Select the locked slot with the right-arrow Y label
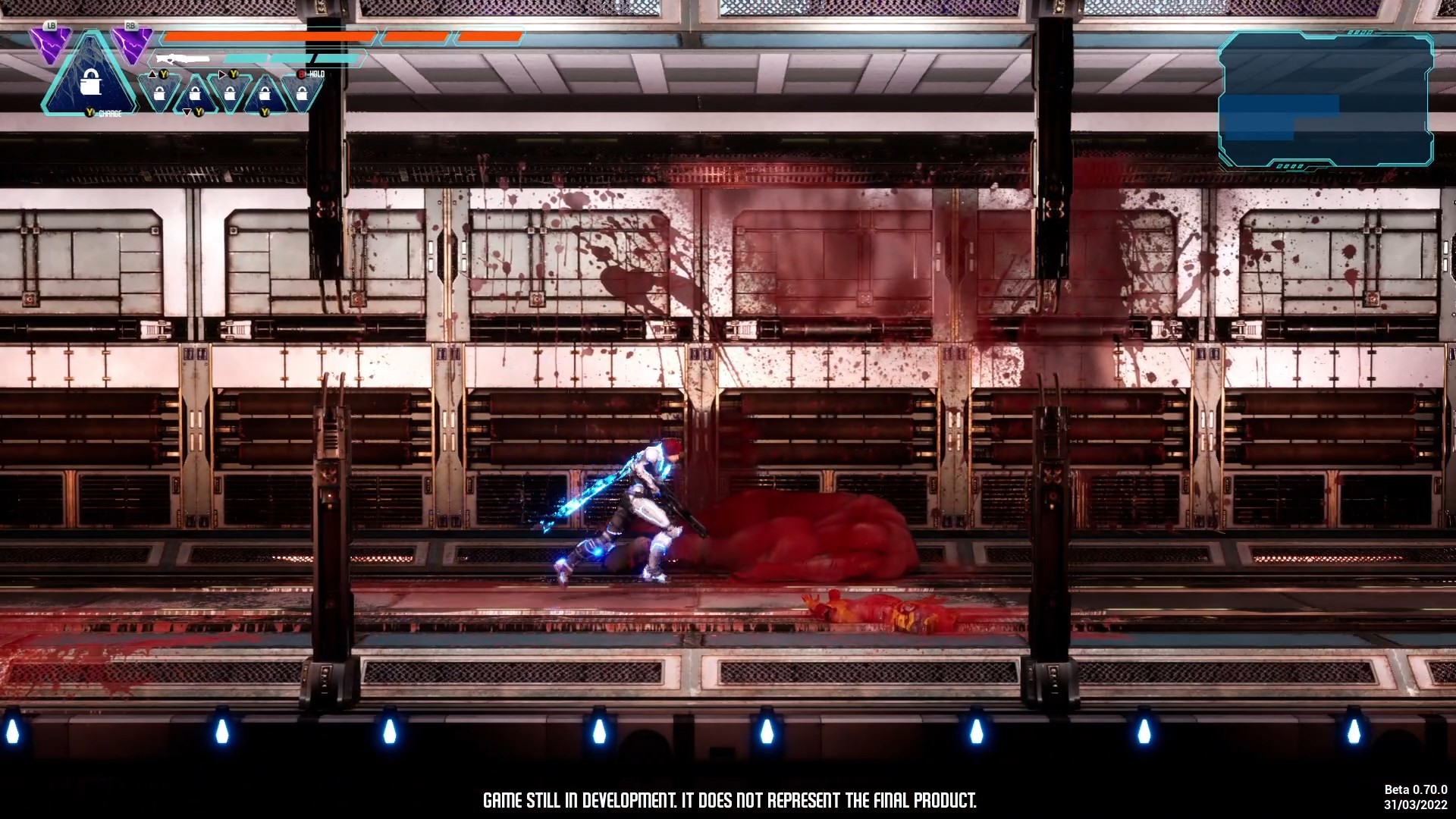Viewport: 1456px width, 819px height. click(229, 94)
